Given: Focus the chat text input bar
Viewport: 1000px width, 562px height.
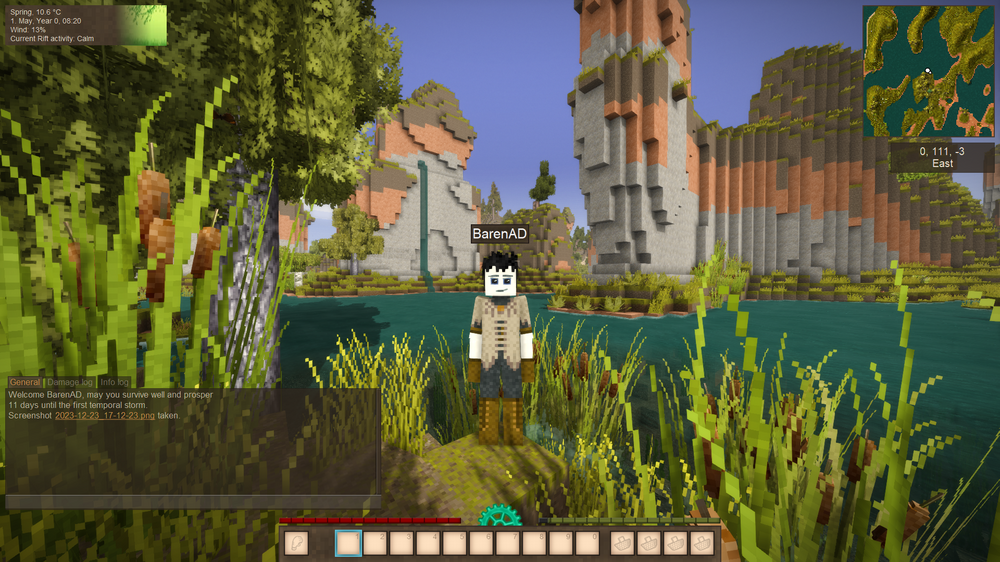Looking at the screenshot, I should [192, 501].
